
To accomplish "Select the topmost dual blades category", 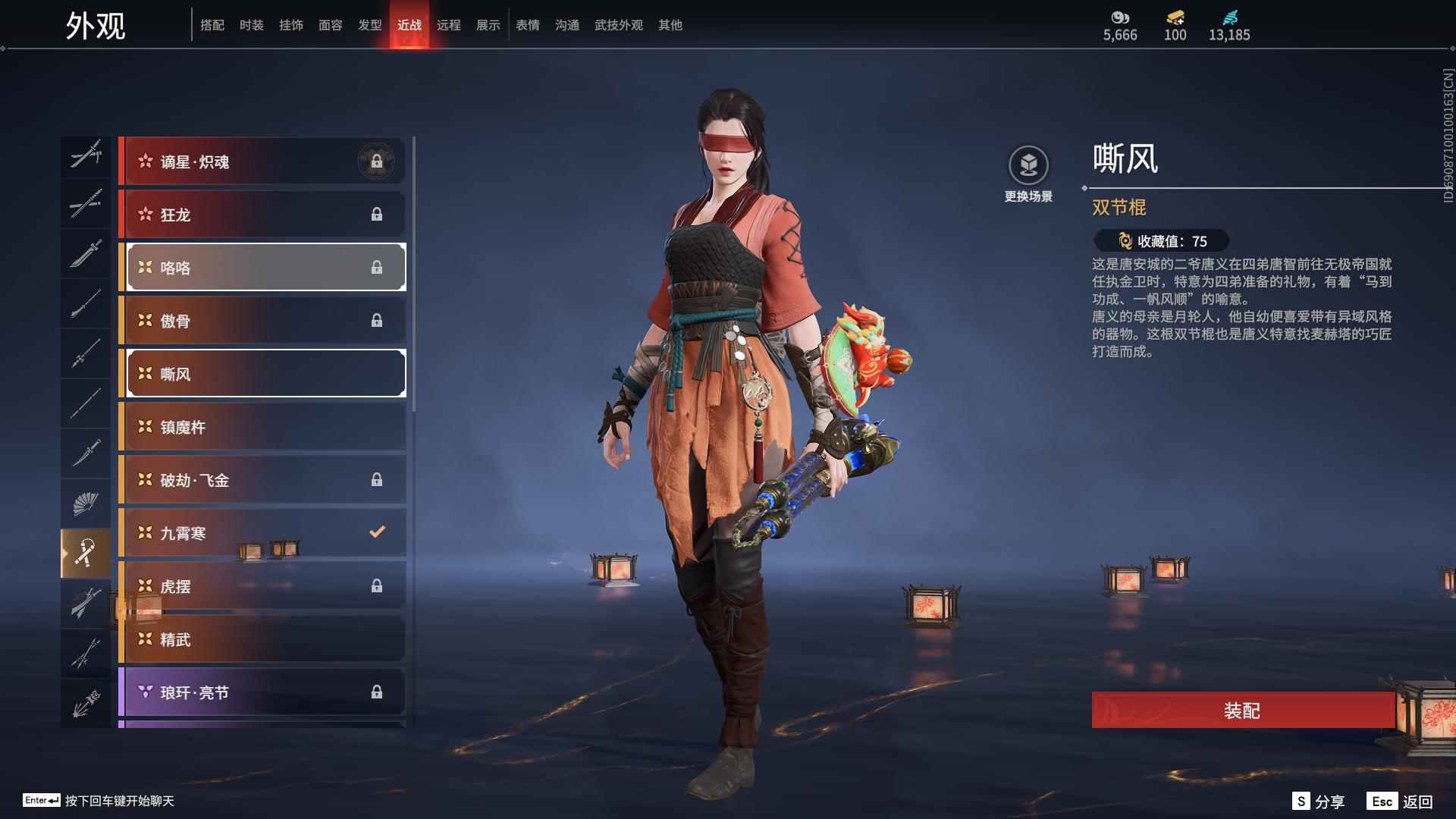I will point(86,155).
